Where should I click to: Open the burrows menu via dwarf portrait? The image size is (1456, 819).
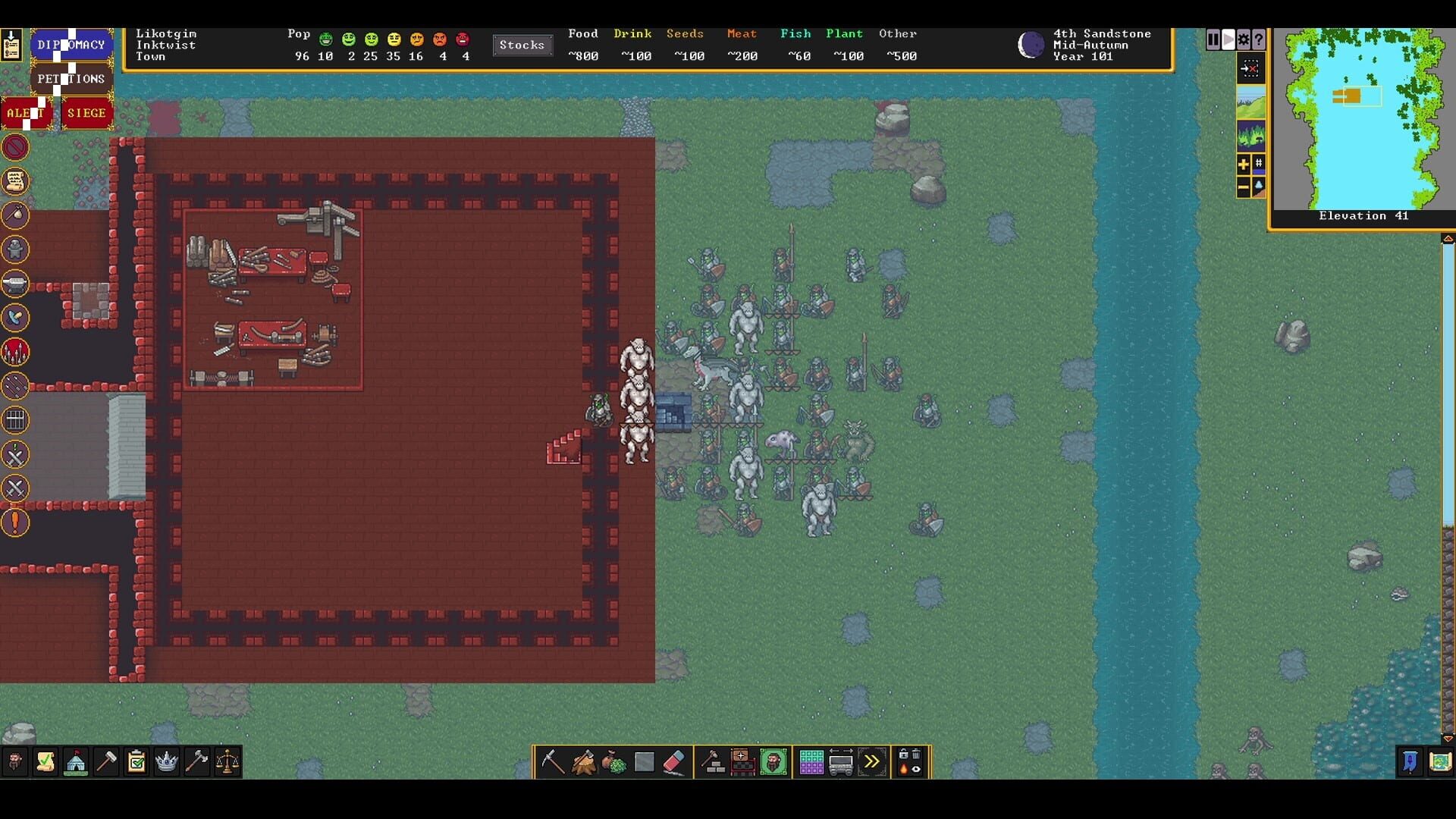tap(772, 762)
